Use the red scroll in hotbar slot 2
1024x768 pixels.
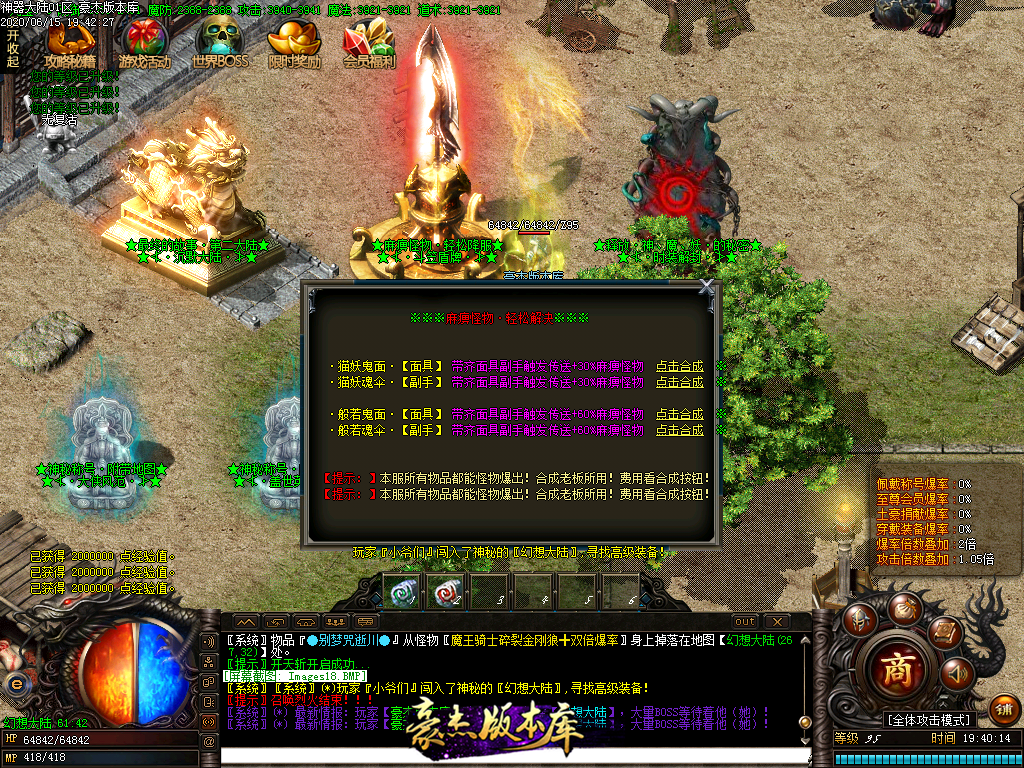pos(444,591)
